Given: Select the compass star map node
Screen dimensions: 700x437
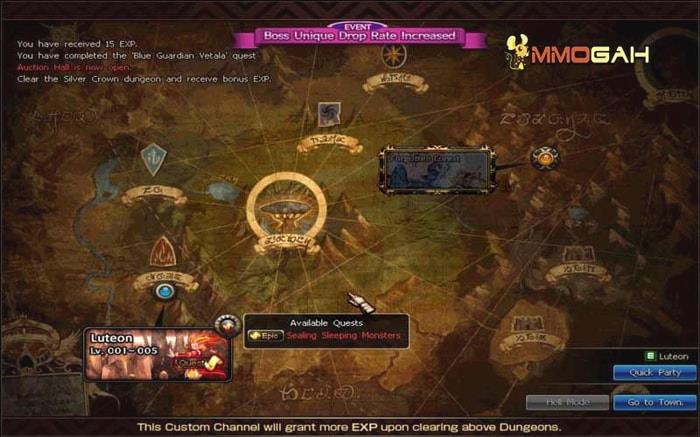Looking at the screenshot, I should pyautogui.click(x=393, y=55).
